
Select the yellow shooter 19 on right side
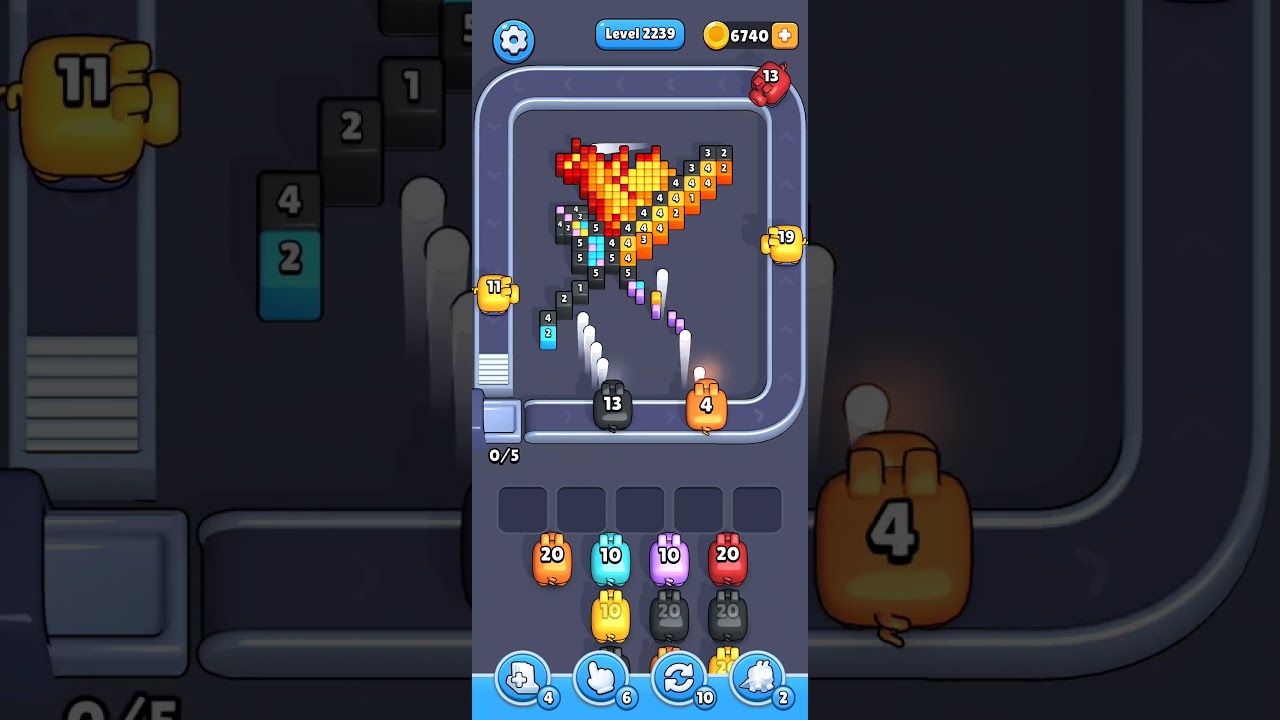tap(785, 241)
